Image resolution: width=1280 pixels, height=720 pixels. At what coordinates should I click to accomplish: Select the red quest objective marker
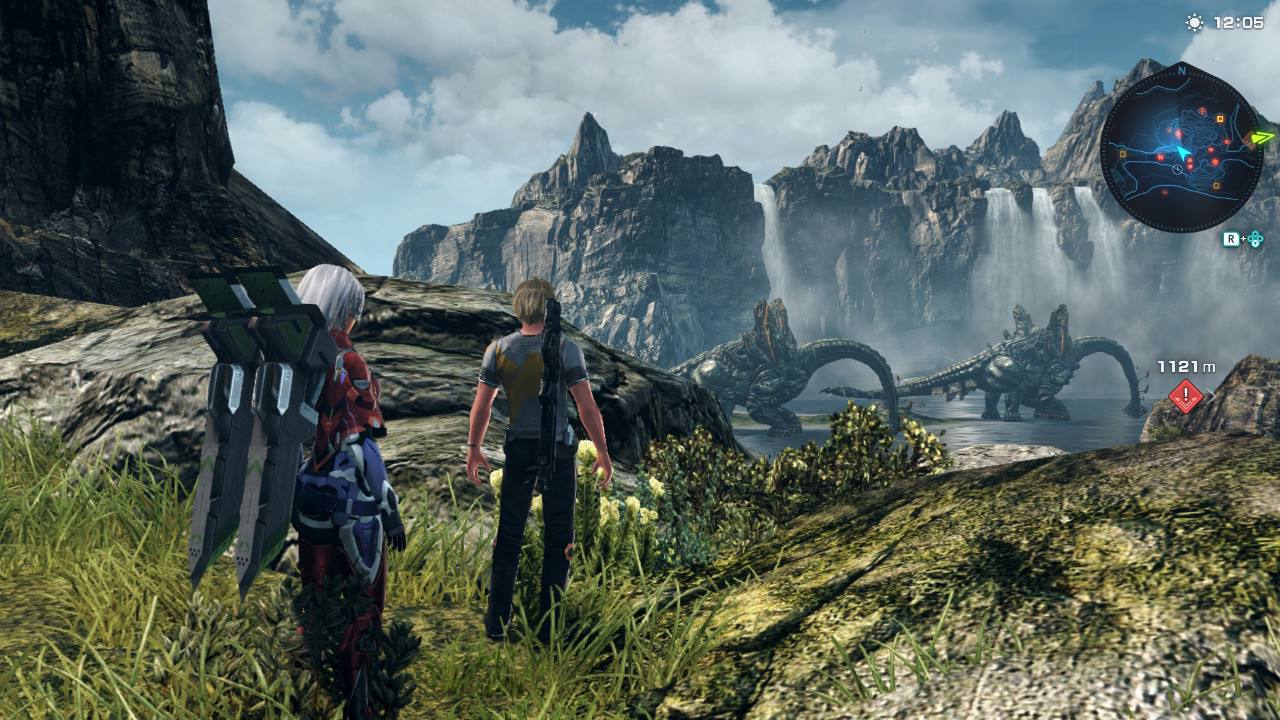(1186, 395)
